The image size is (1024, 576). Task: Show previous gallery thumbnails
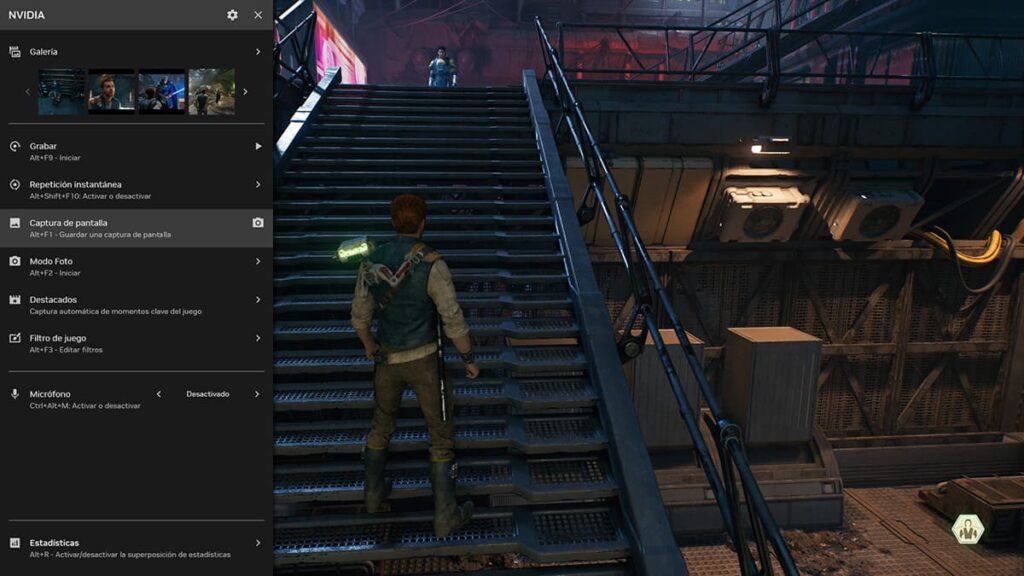pos(28,92)
